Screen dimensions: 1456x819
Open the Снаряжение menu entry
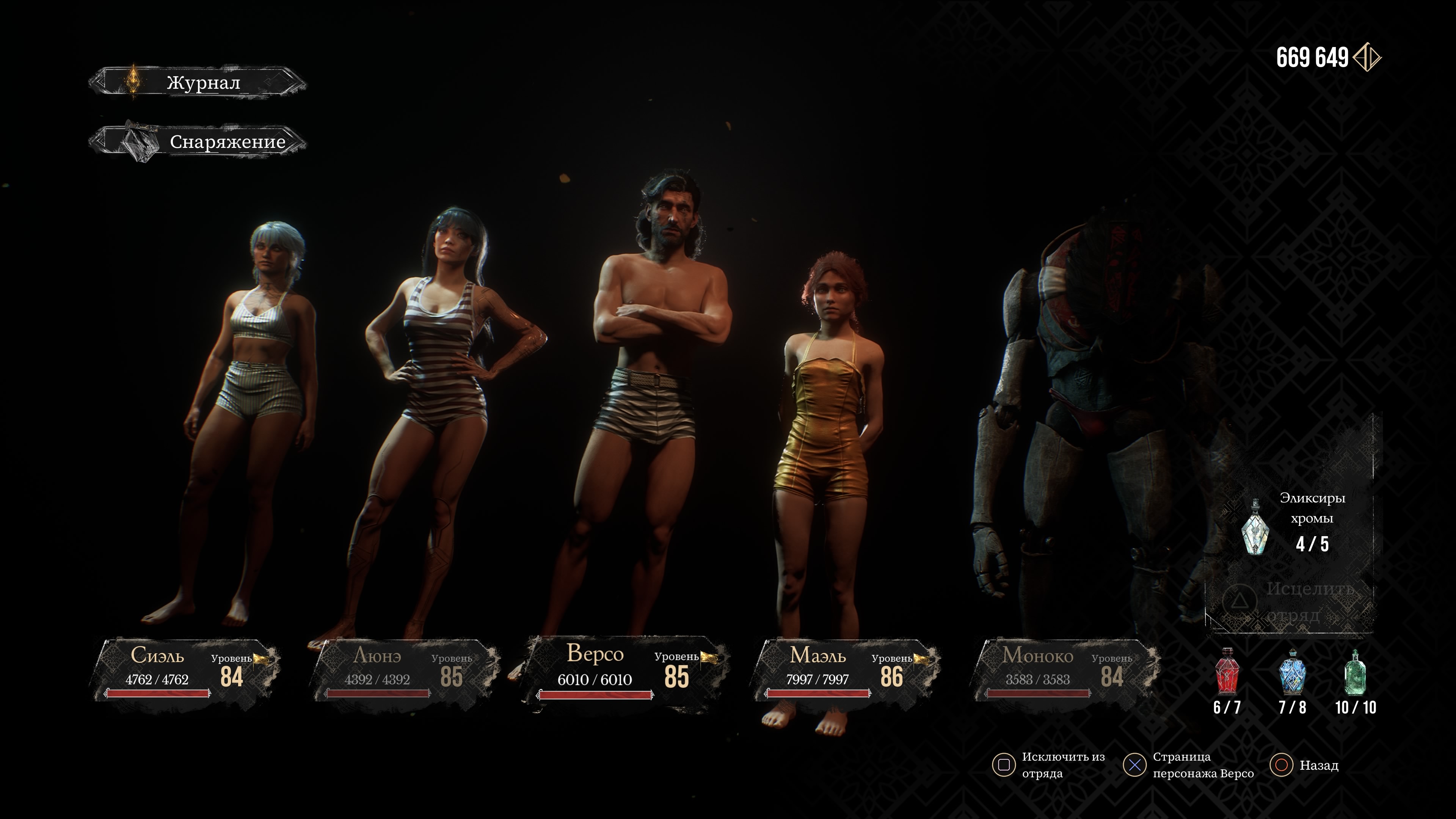pos(198,141)
